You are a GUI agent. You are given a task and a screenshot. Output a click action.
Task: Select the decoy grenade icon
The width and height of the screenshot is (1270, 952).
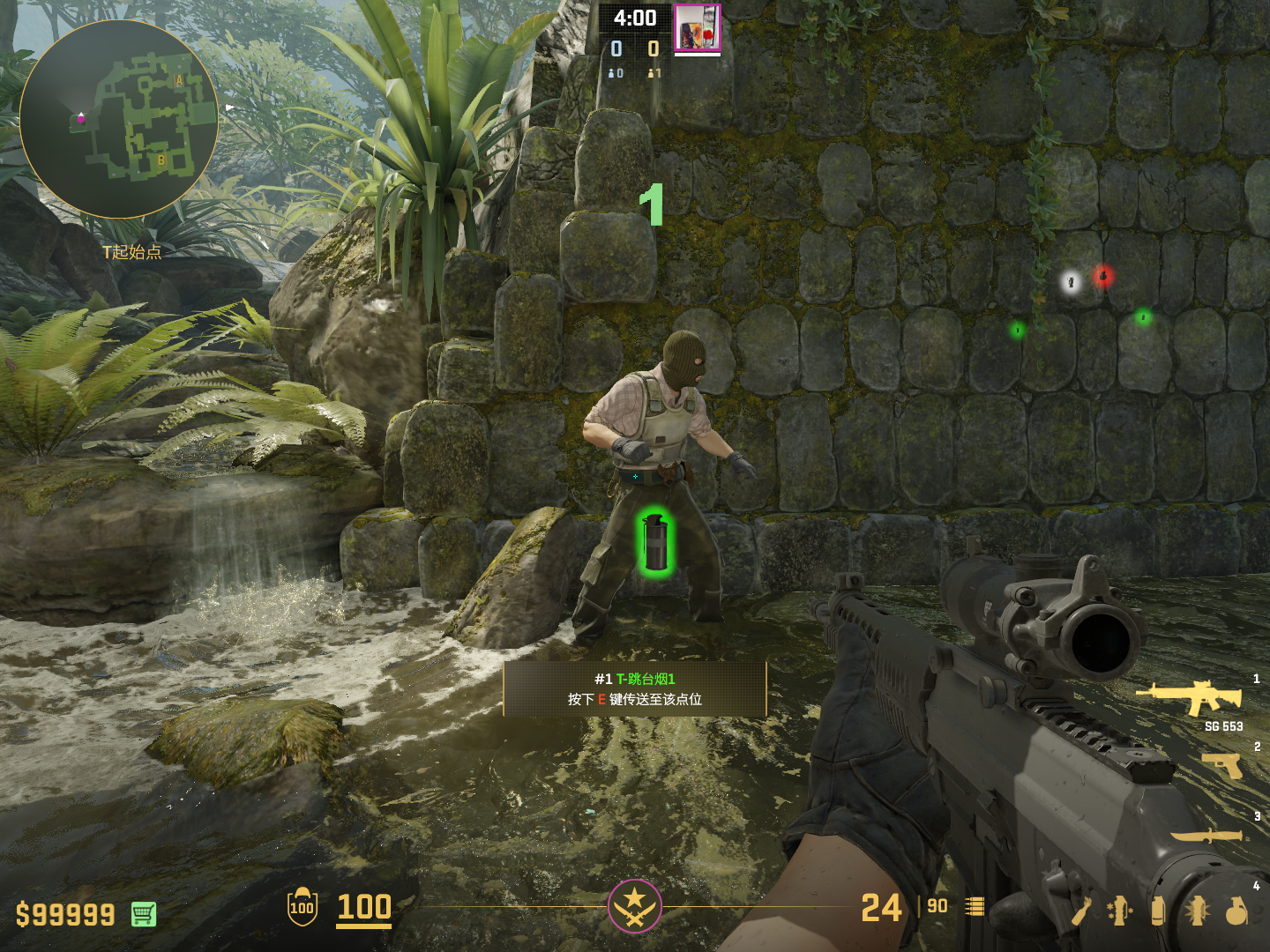click(x=1119, y=911)
